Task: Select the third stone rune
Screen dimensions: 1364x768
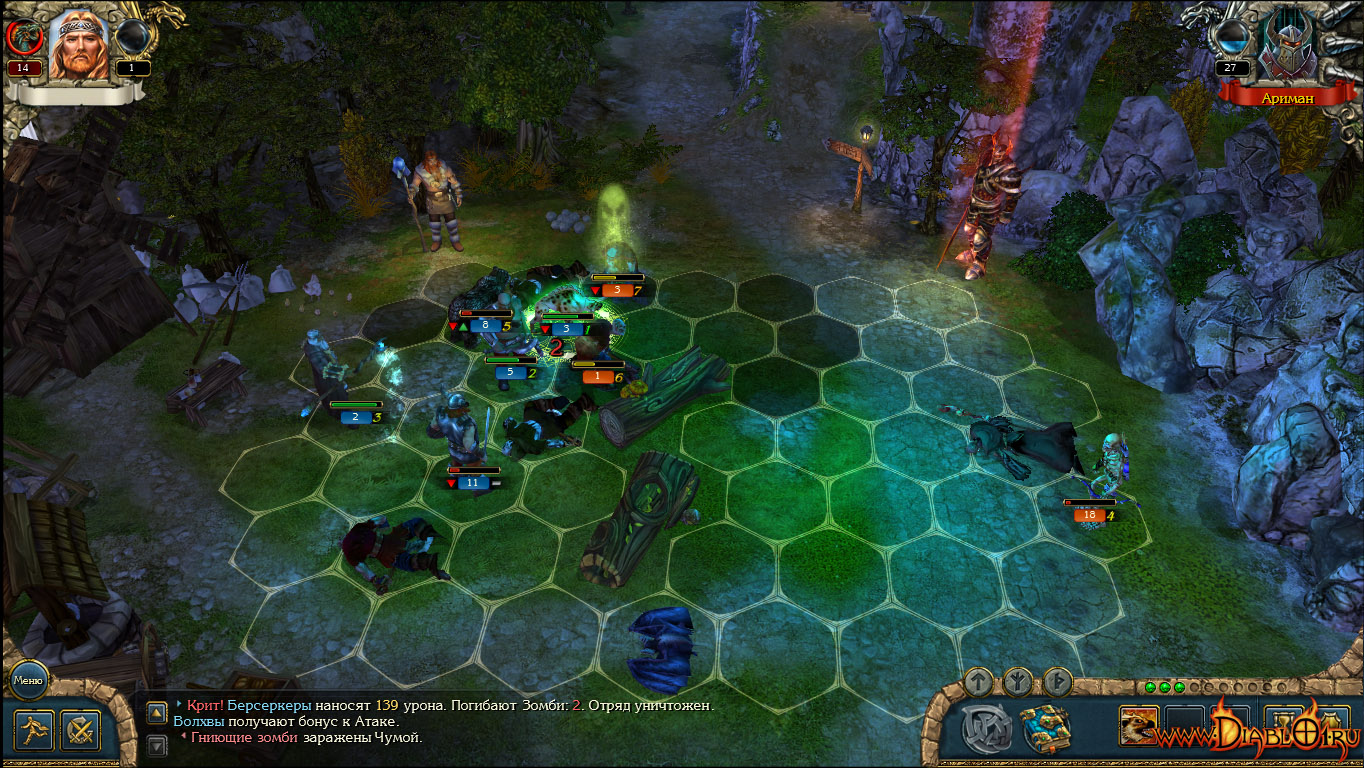Action: 1057,682
